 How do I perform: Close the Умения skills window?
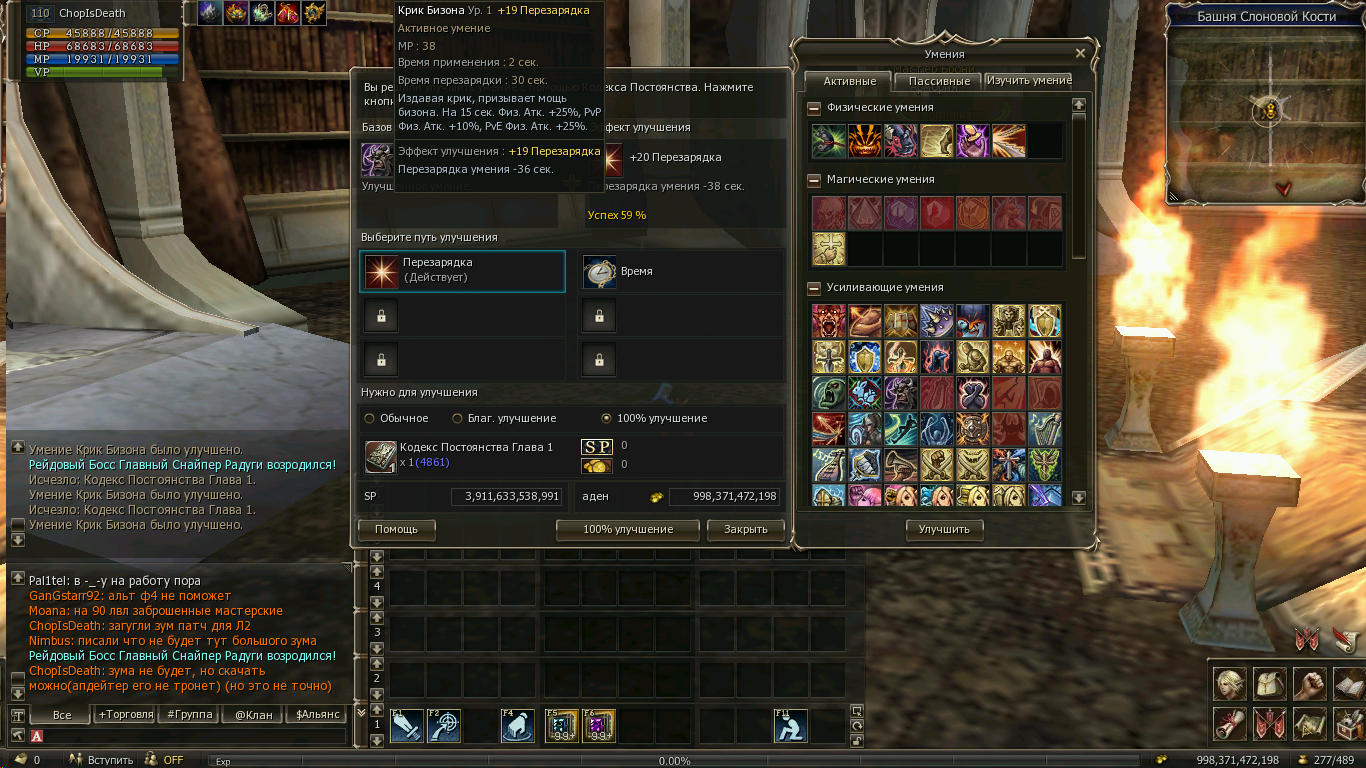(x=1080, y=54)
